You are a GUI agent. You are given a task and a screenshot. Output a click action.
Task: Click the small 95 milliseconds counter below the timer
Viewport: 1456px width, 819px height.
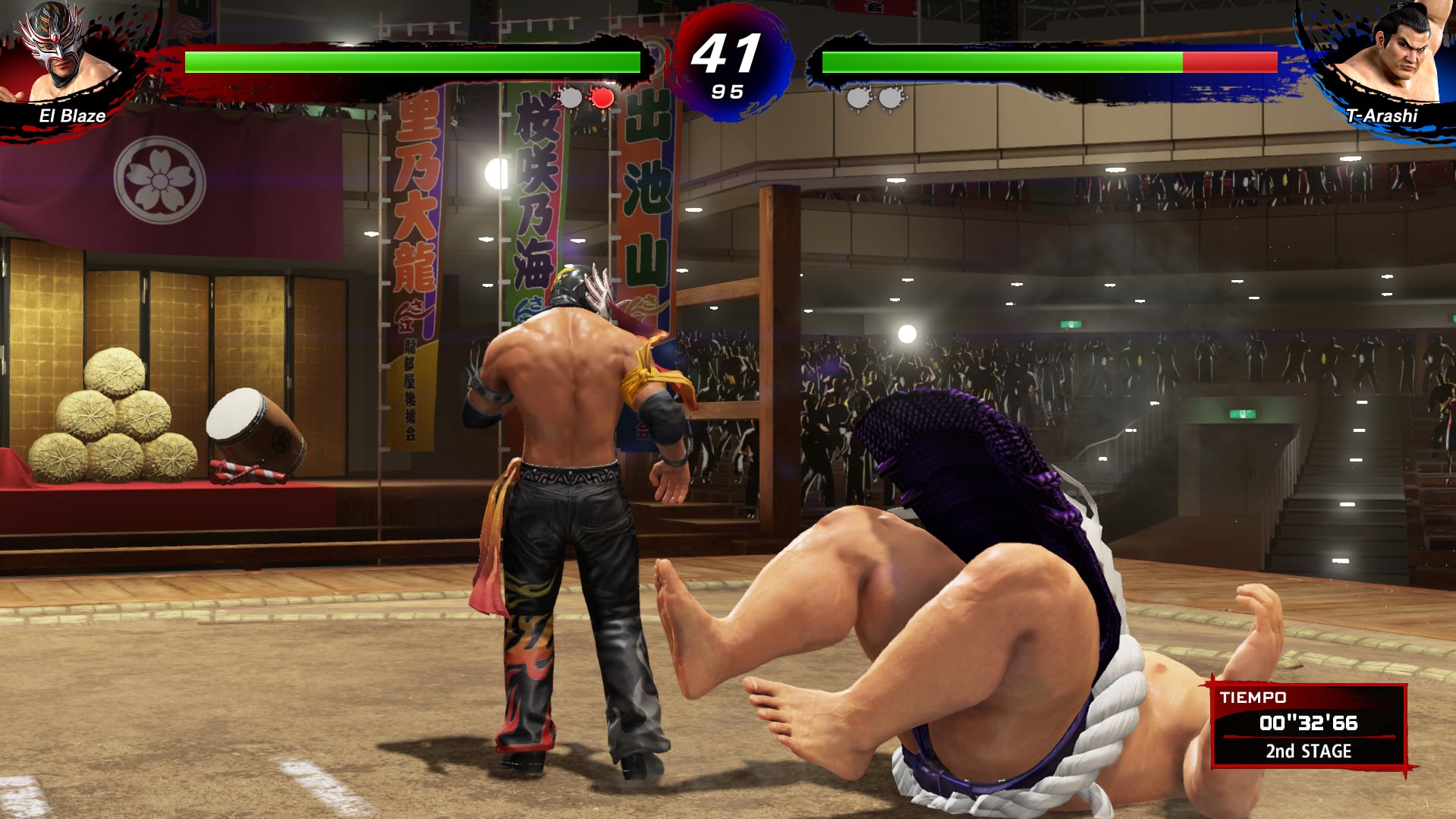[x=728, y=93]
